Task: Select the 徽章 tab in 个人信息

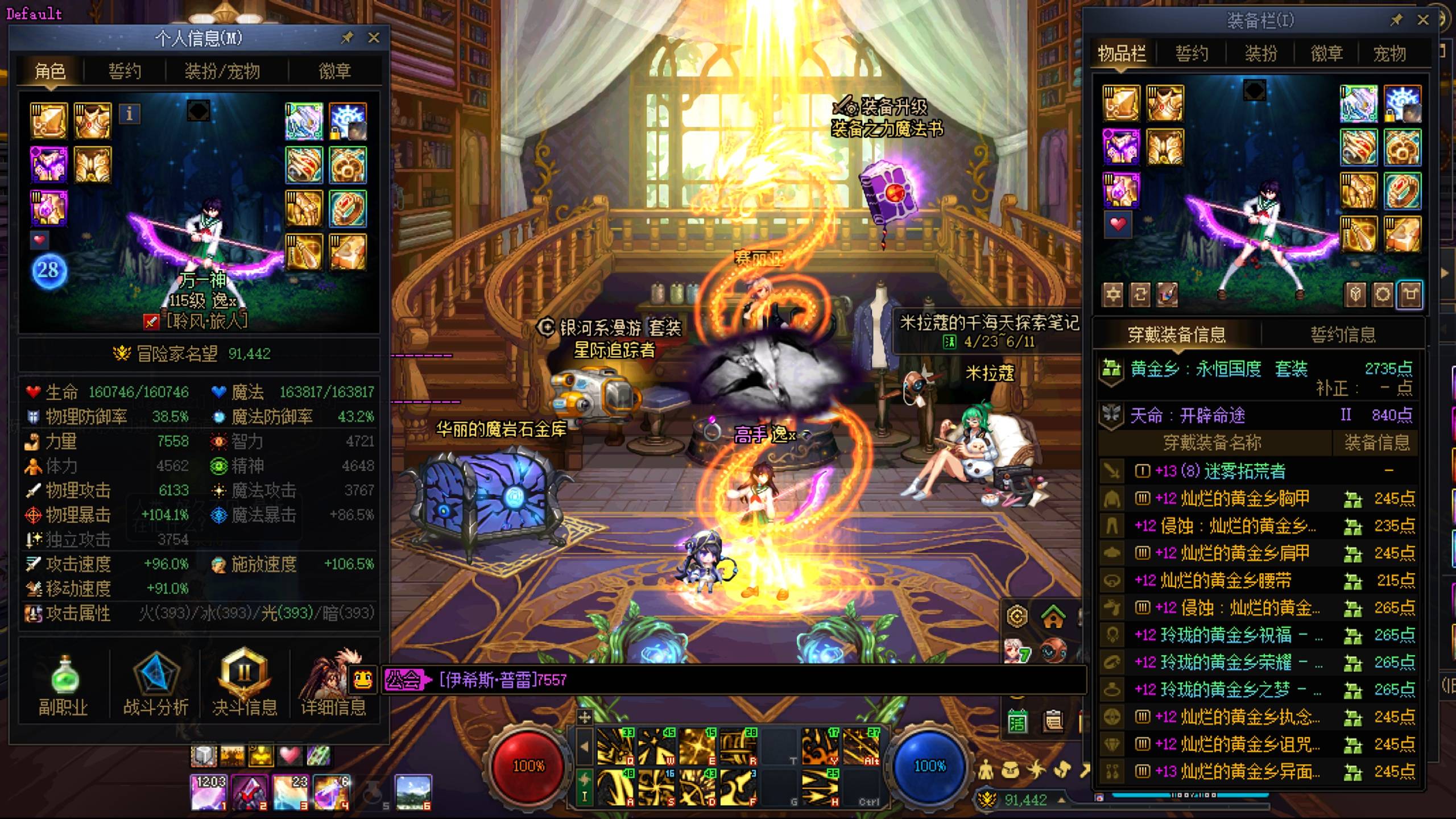Action: [334, 71]
